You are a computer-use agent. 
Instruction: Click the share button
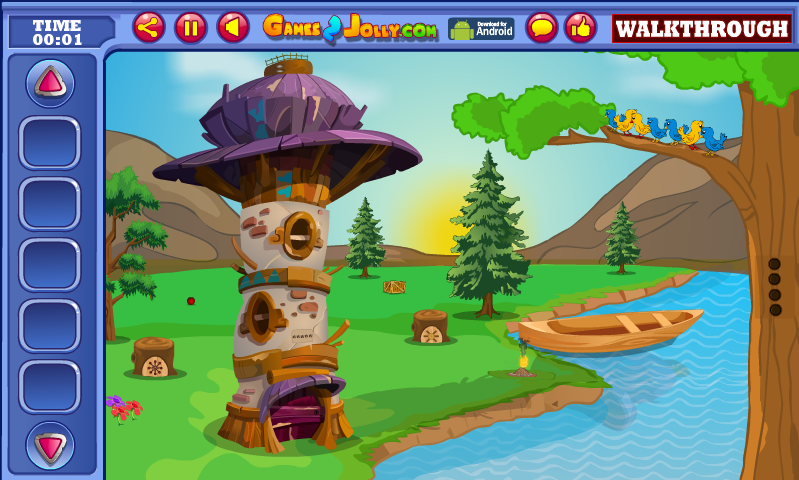pyautogui.click(x=149, y=27)
